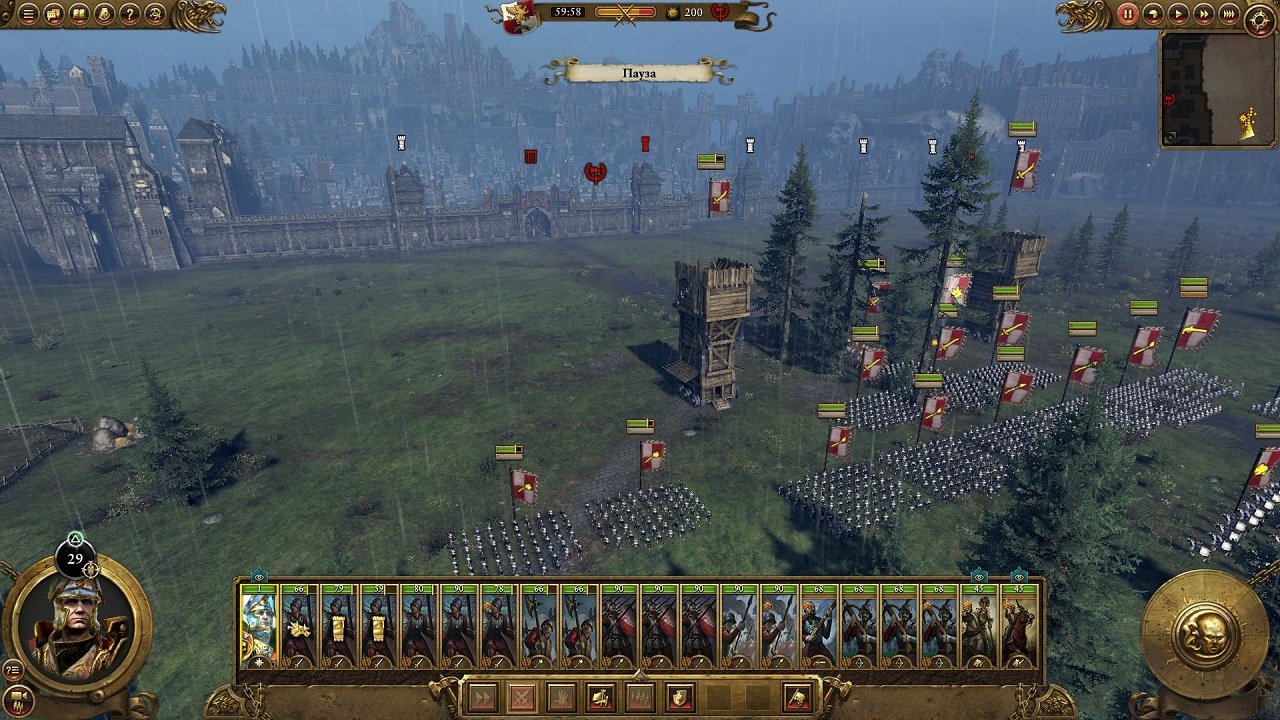Open the encyclopedia book icon
The width and height of the screenshot is (1280, 720).
tap(80, 13)
